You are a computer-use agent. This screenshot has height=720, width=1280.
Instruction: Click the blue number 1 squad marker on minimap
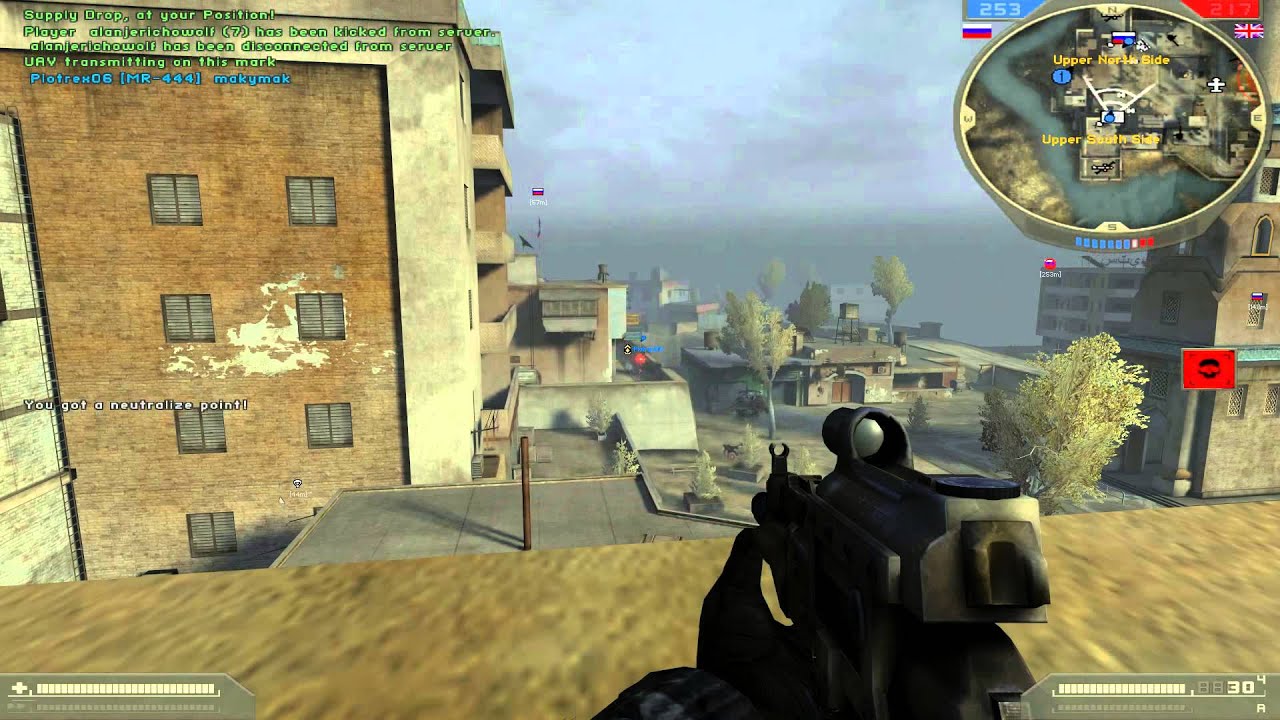click(1061, 76)
